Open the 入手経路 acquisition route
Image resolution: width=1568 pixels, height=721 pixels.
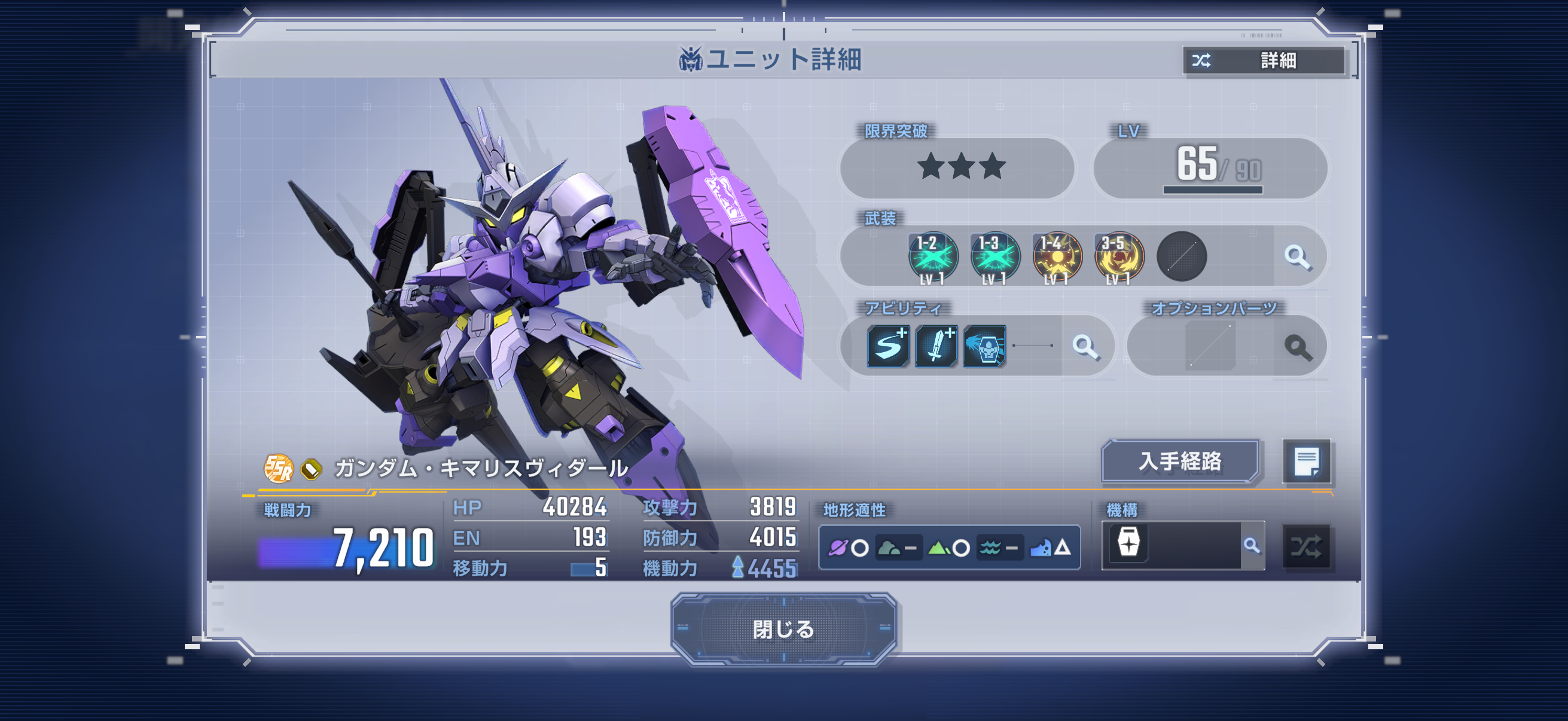(x=1180, y=461)
